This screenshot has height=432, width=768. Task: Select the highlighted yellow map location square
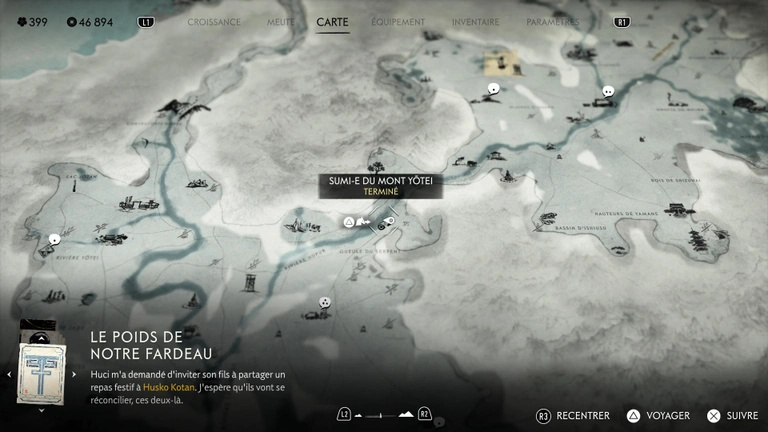[497, 64]
